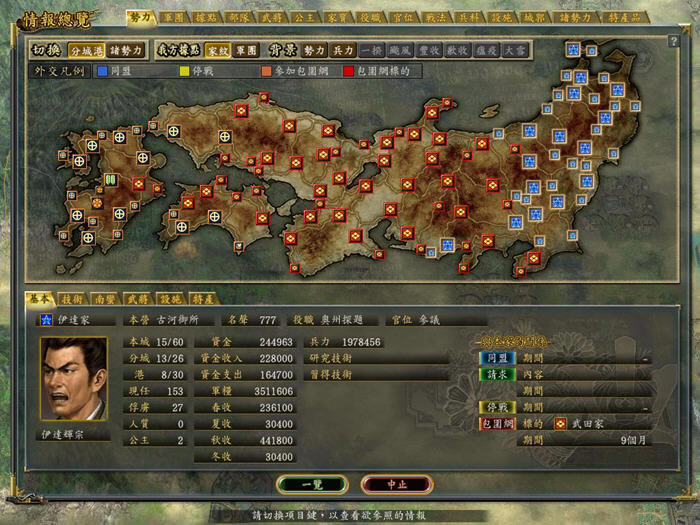The height and width of the screenshot is (525, 700).
Task: Open the 設施 tab in the lower panel
Action: point(170,298)
